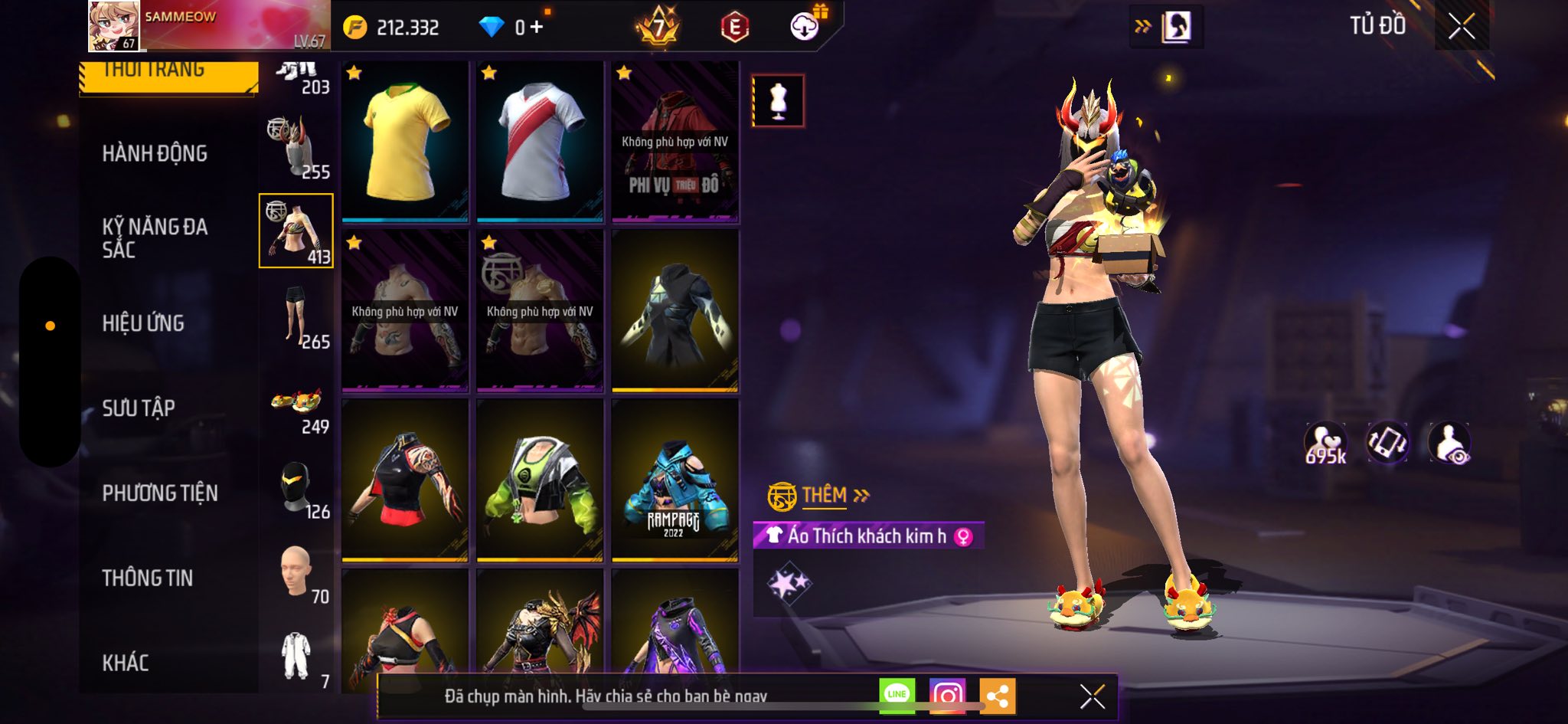Open PHƯƠNG TIỆN vehicles section
This screenshot has width=1568, height=724.
[160, 493]
